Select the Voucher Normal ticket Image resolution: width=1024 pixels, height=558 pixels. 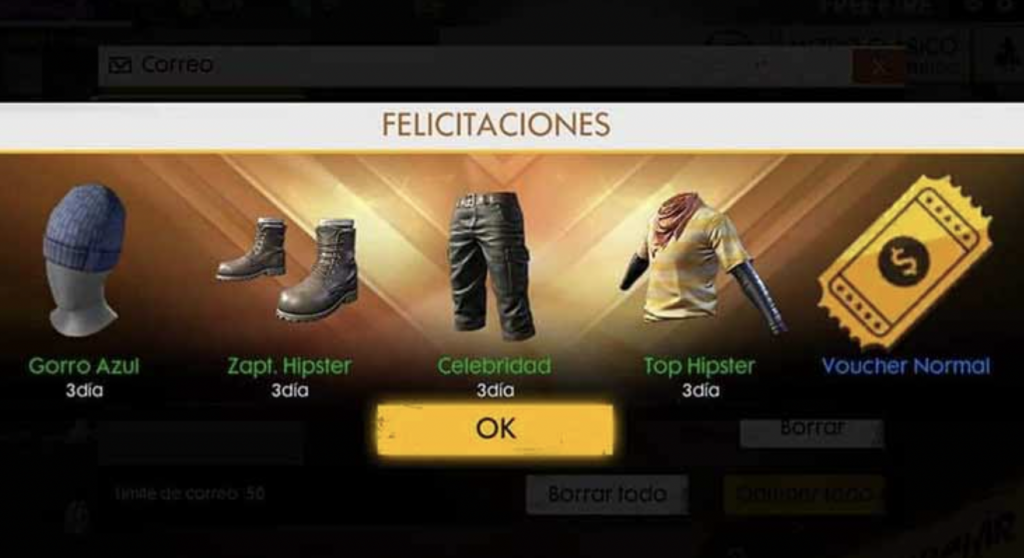(904, 262)
